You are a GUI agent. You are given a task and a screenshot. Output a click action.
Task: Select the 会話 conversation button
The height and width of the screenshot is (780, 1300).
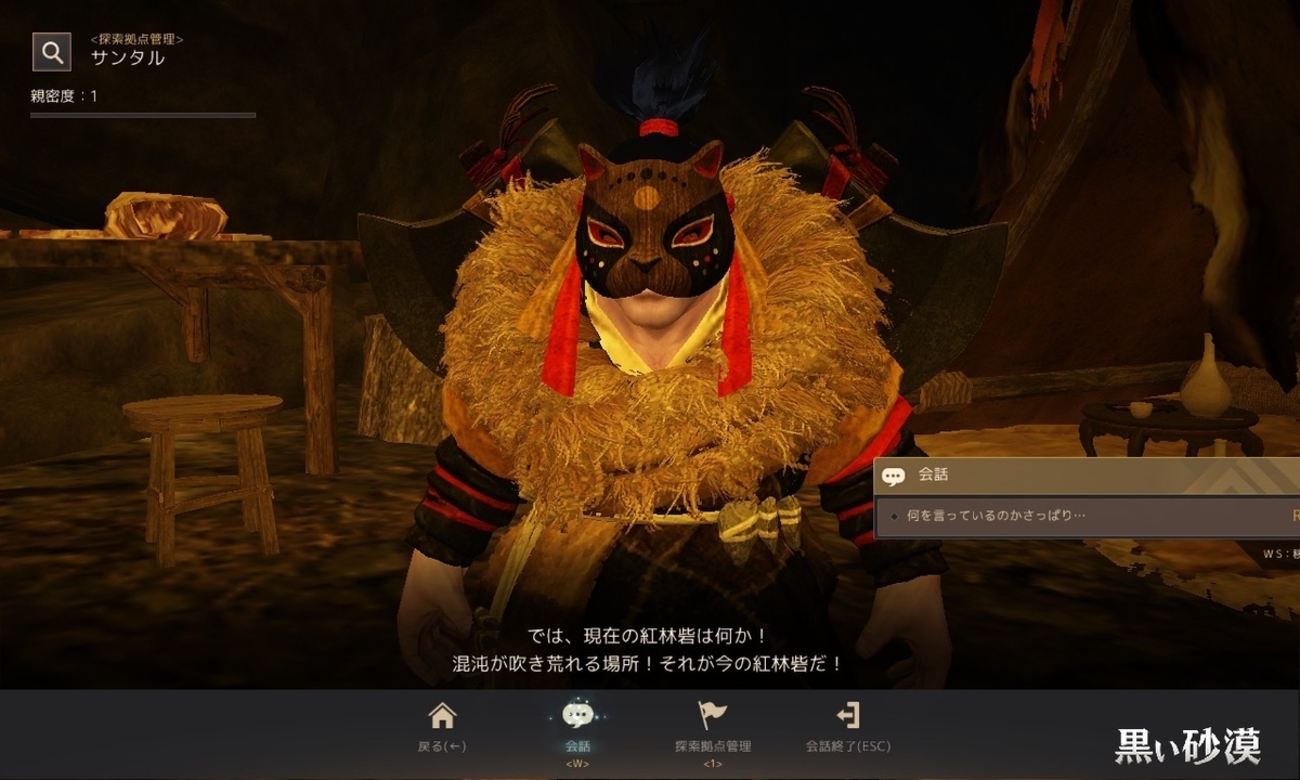coord(577,727)
